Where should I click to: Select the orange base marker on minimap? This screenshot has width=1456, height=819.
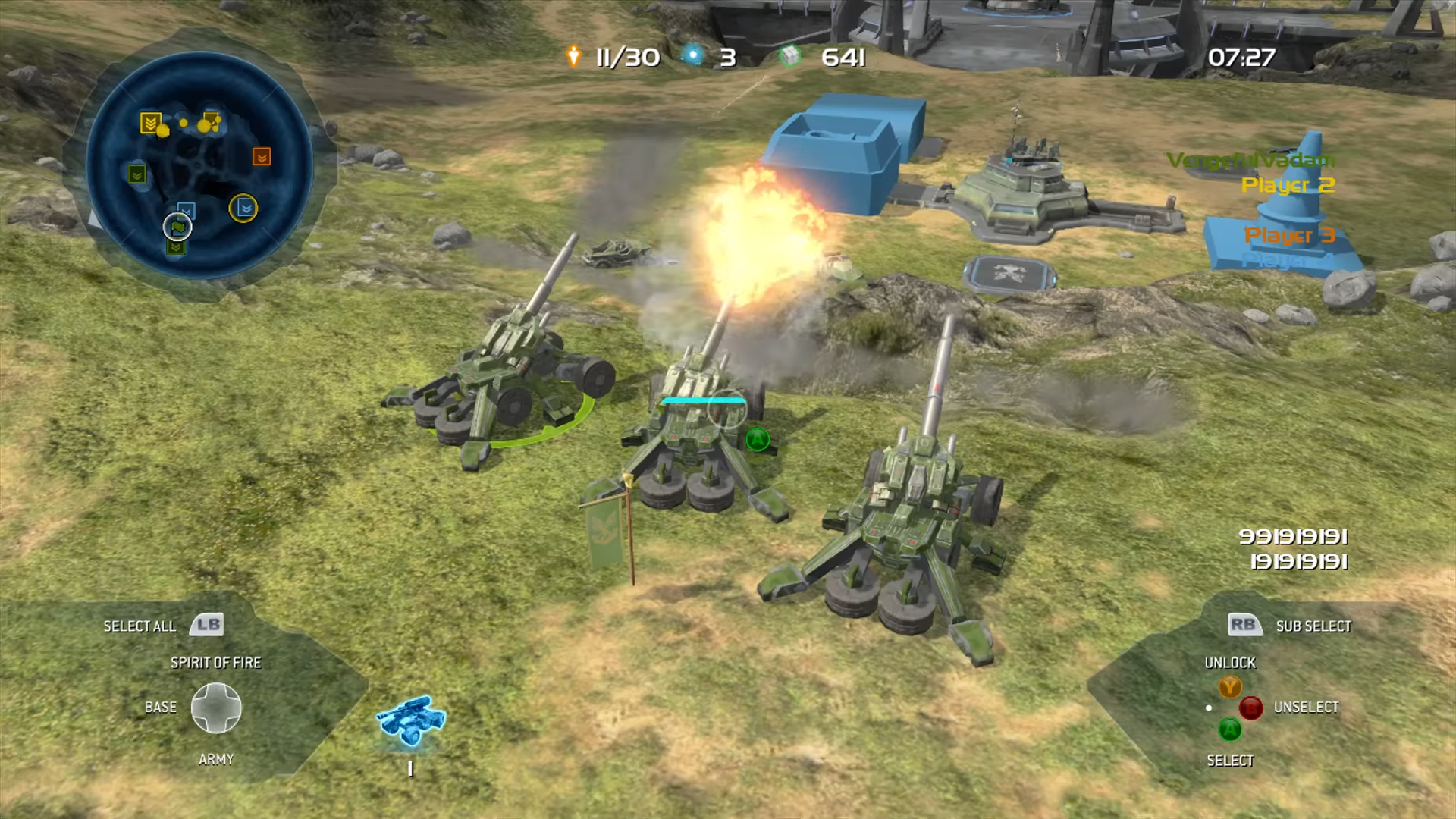262,157
